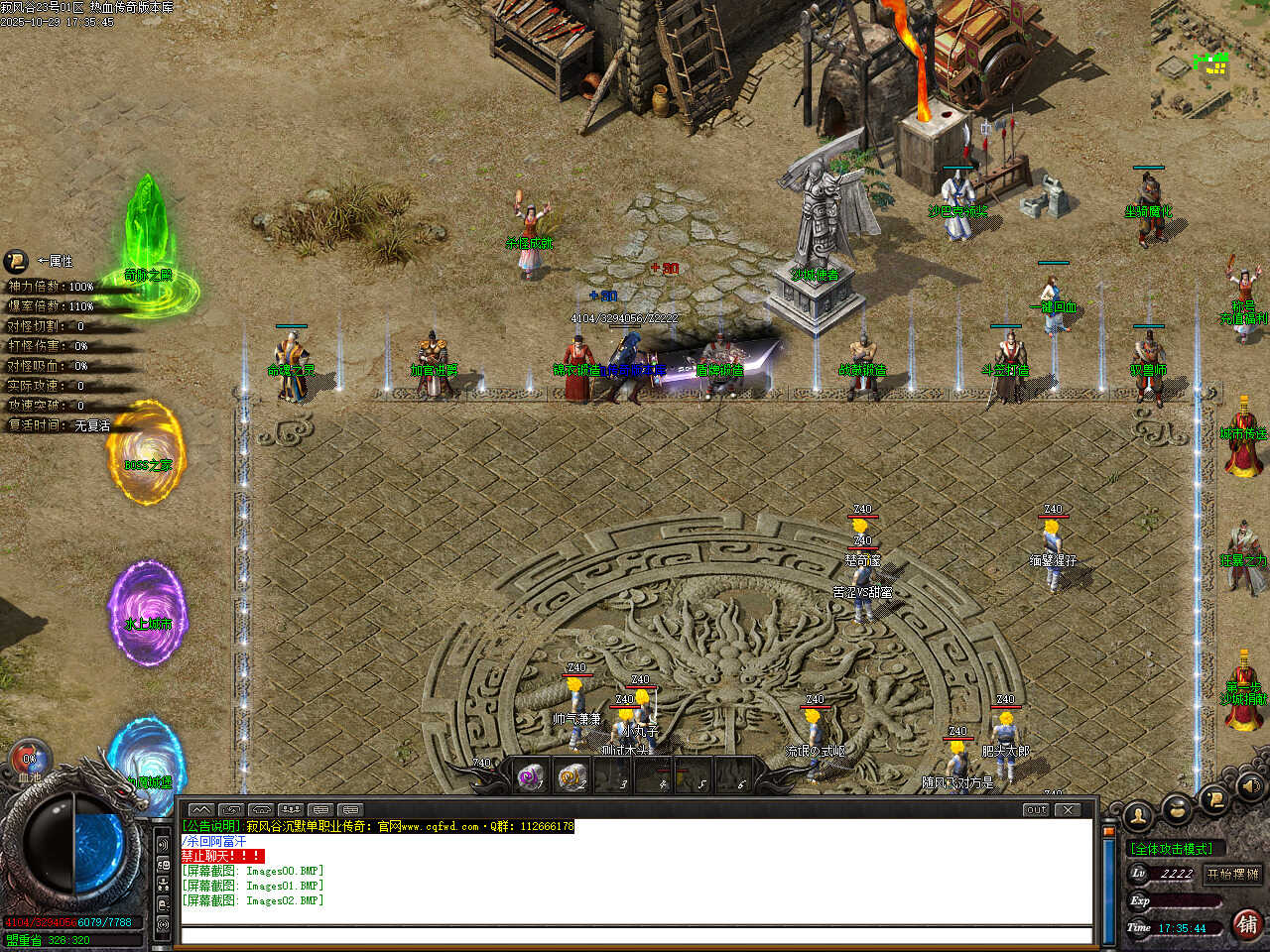This screenshot has width=1270, height=952.
Task: Close the chat window with X
Action: (1068, 809)
